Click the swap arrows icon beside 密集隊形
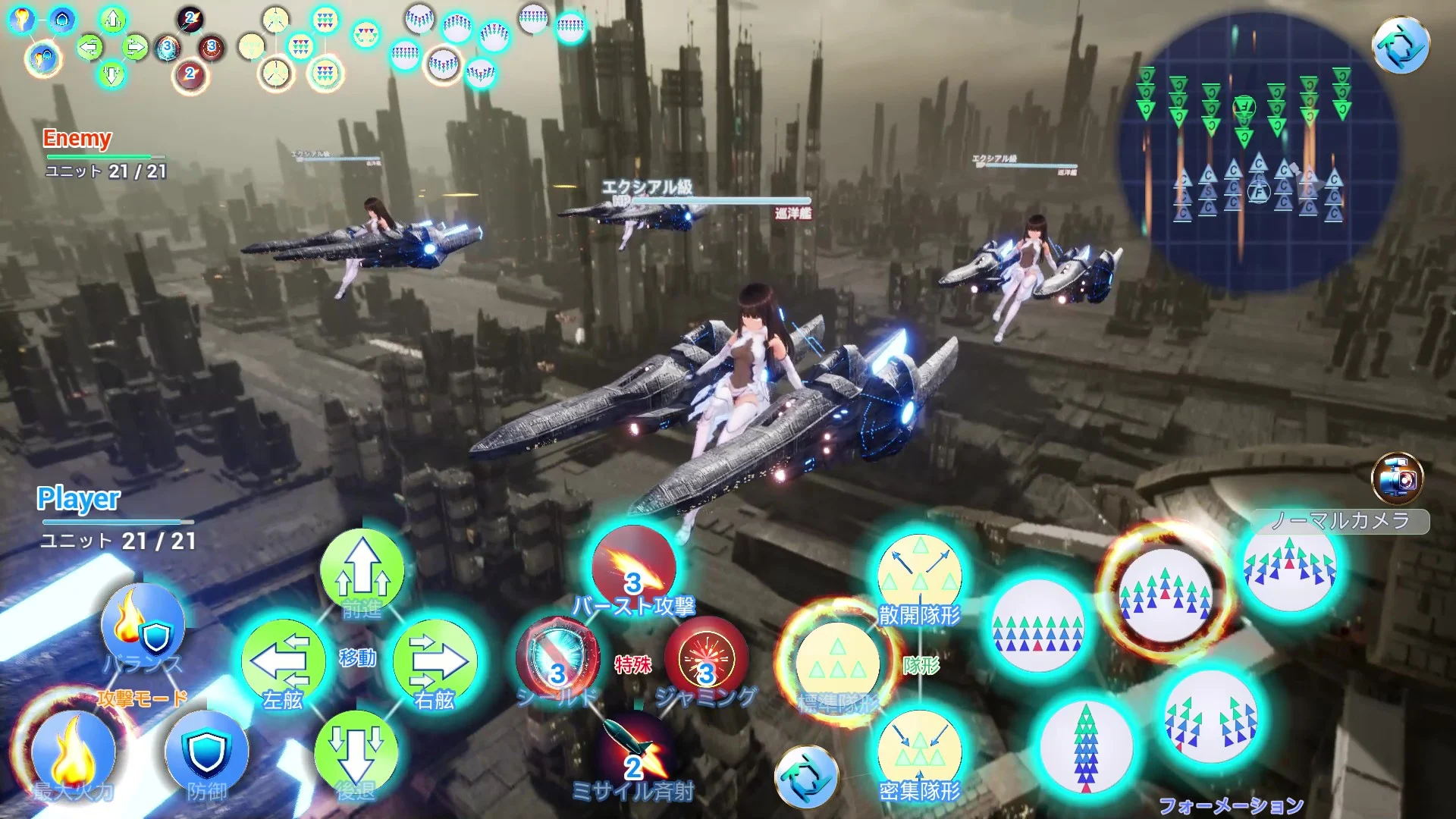Image resolution: width=1456 pixels, height=819 pixels. [x=806, y=777]
